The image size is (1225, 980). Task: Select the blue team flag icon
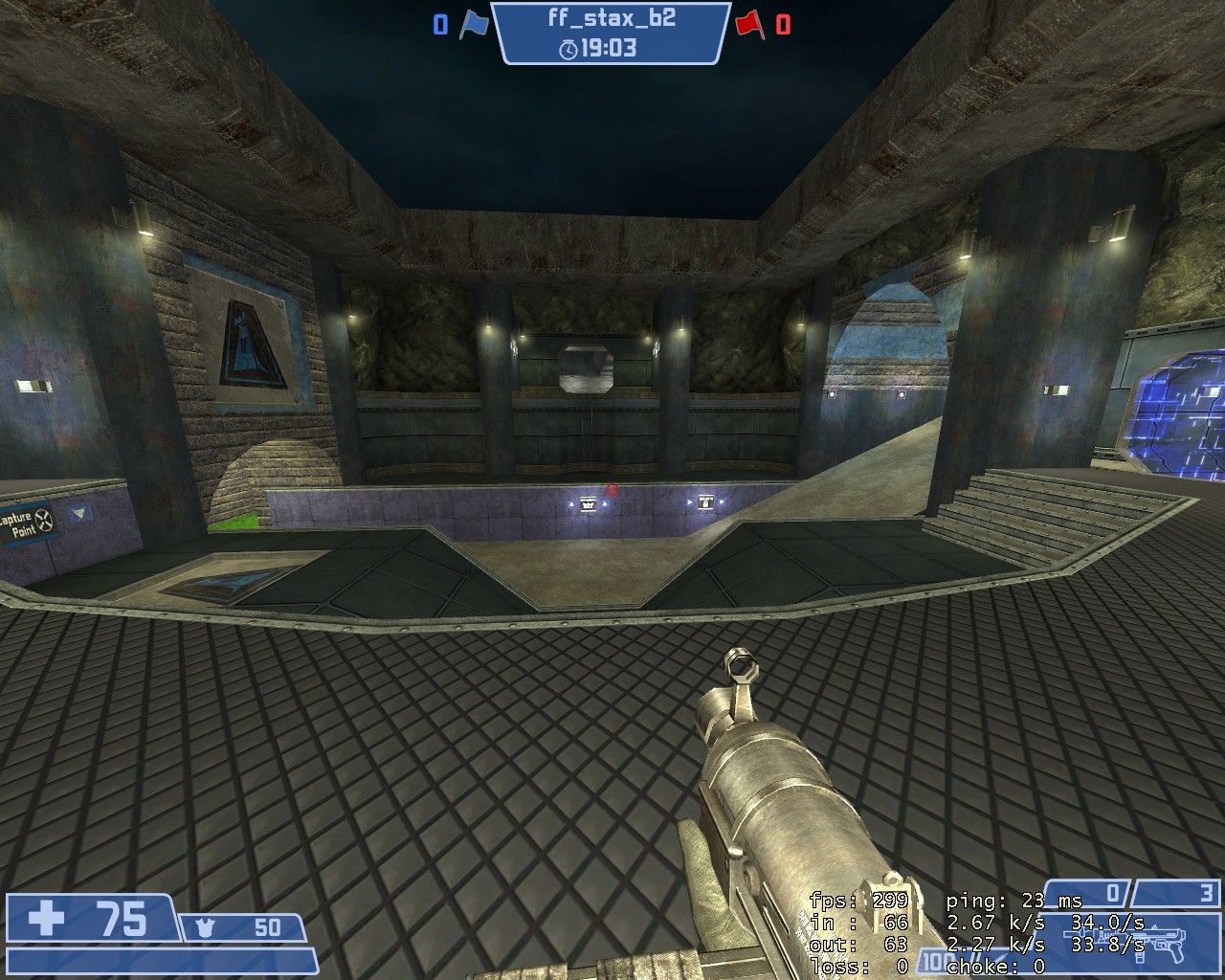(x=474, y=25)
